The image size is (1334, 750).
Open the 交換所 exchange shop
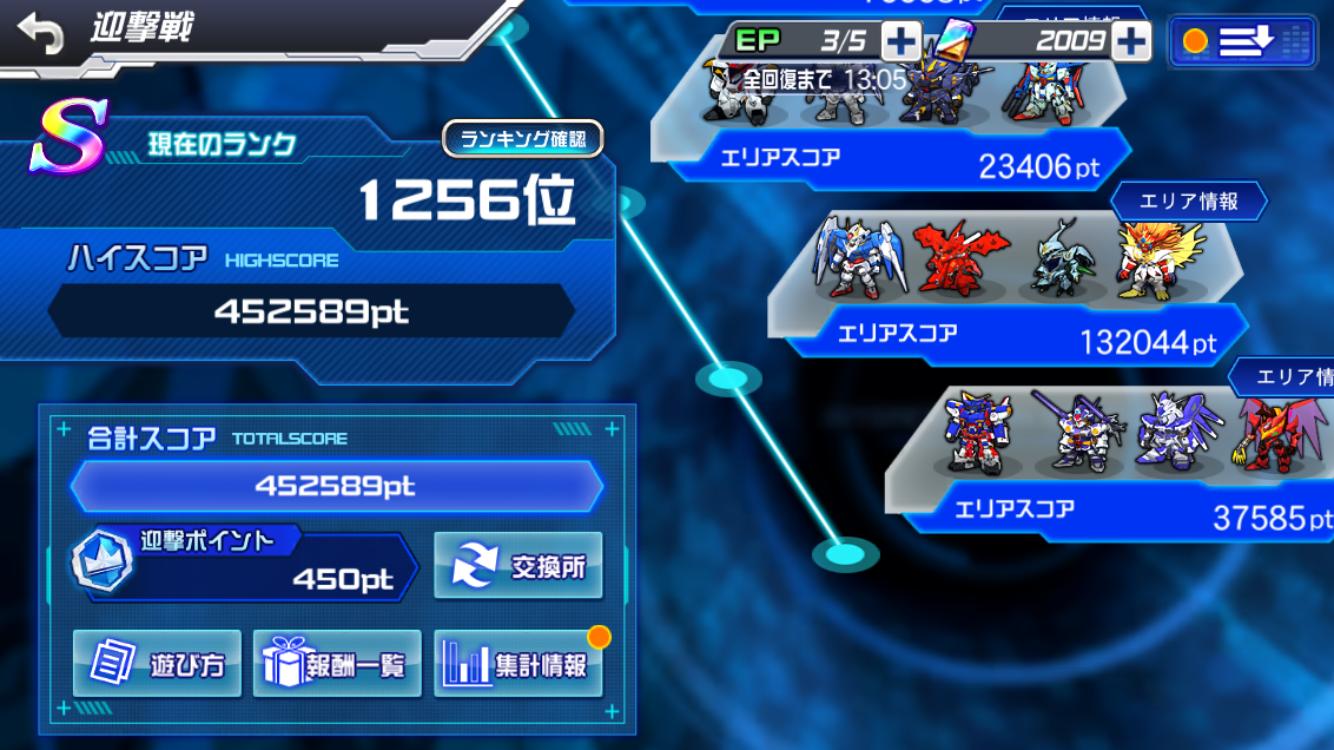518,566
